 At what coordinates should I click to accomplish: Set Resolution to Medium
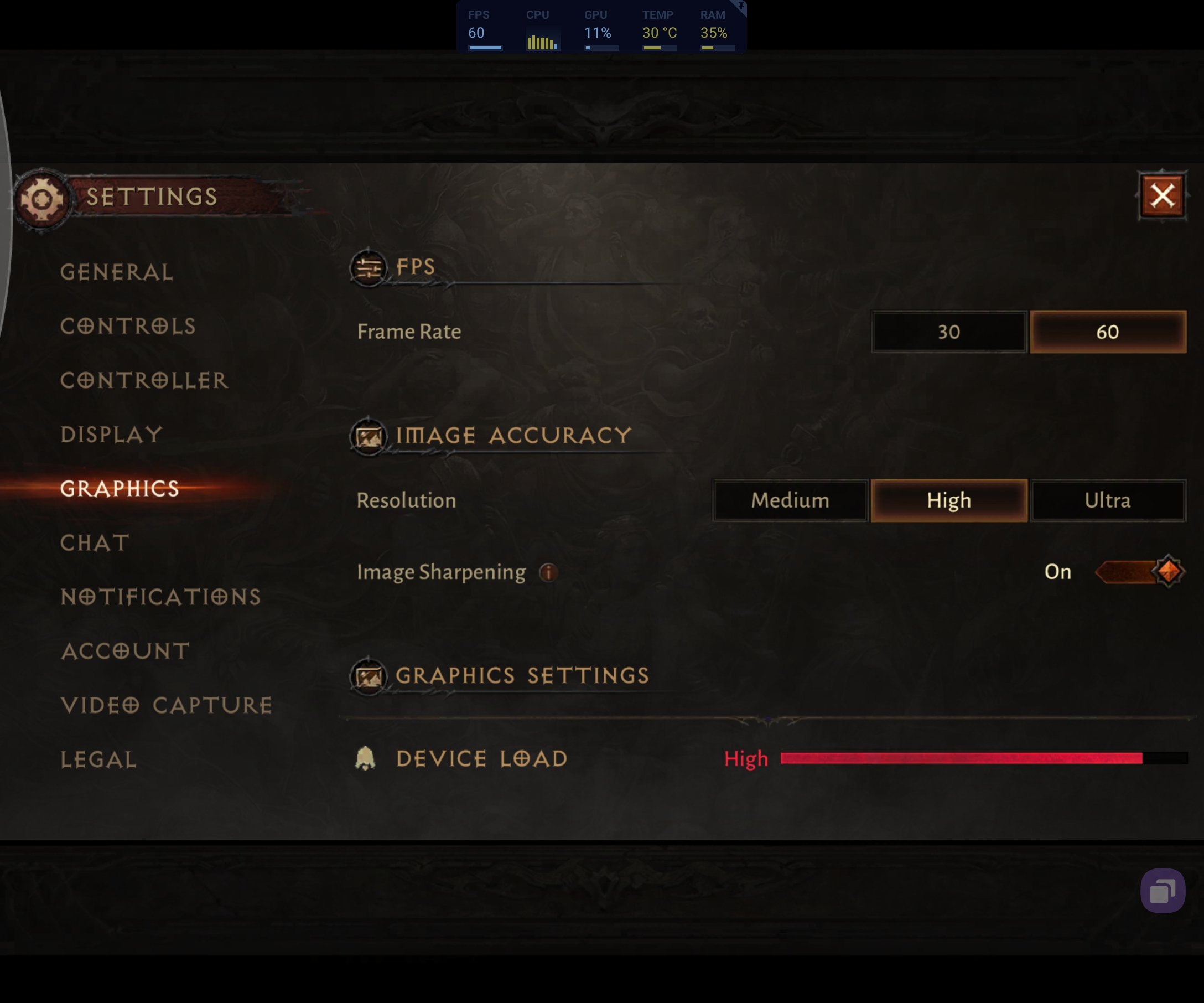click(x=790, y=500)
